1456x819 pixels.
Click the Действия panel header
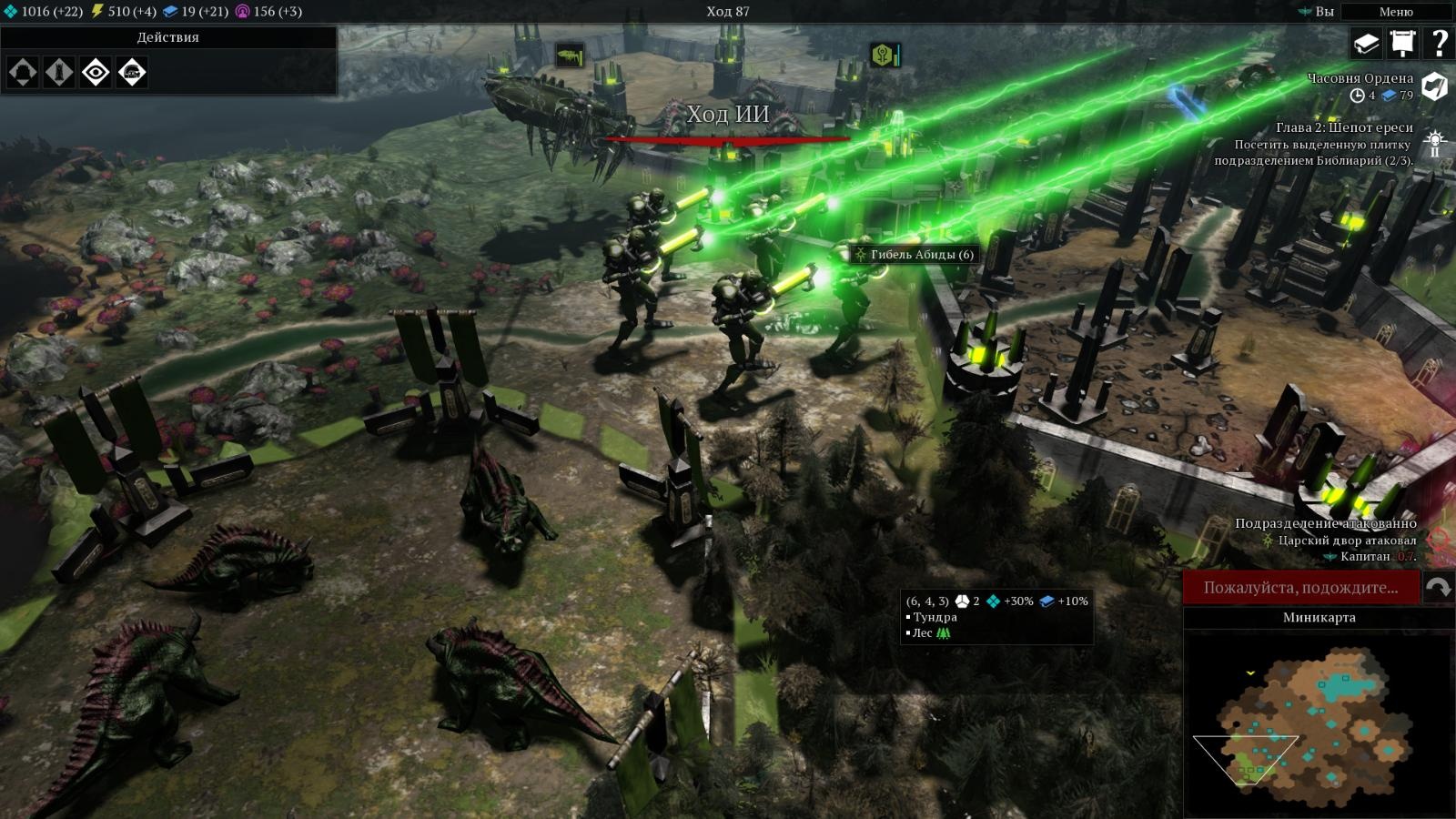168,37
